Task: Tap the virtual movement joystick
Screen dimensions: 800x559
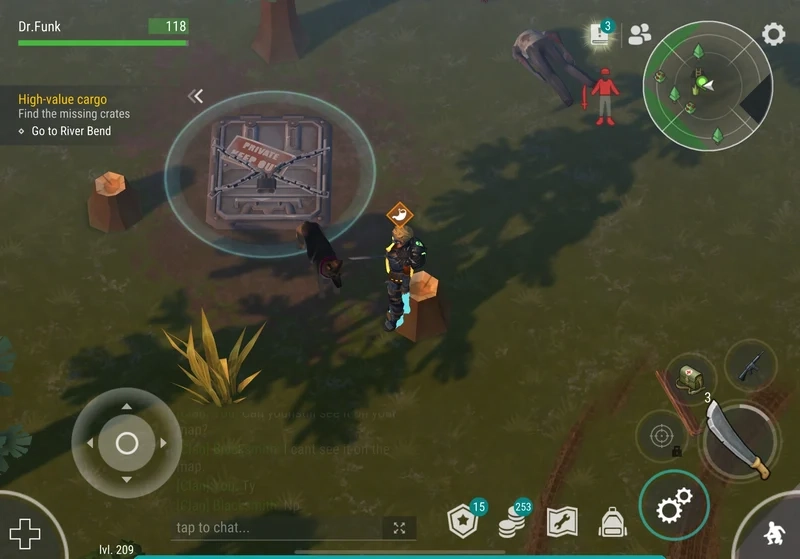Action: pos(127,442)
